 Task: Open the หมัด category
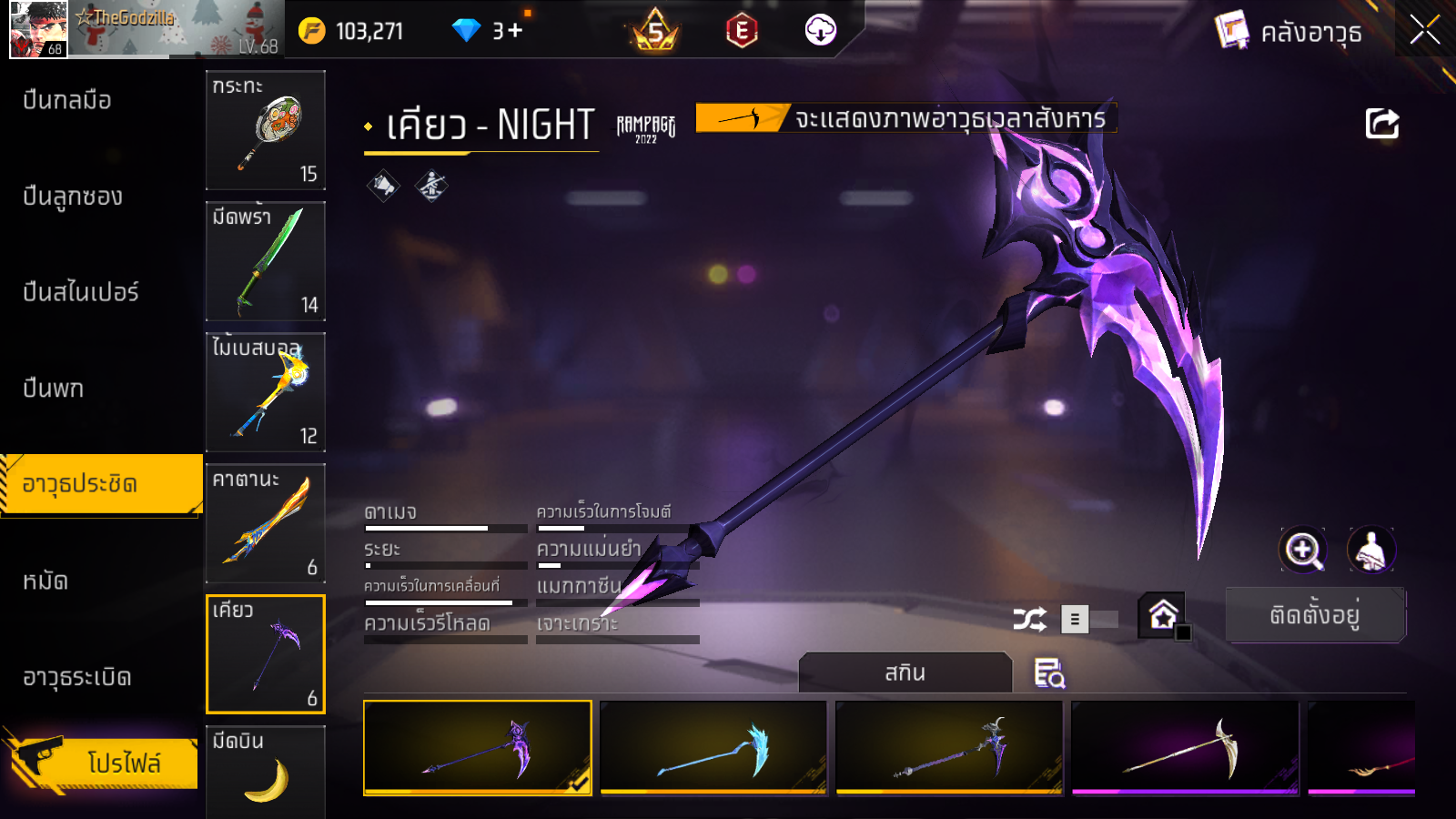coord(45,581)
